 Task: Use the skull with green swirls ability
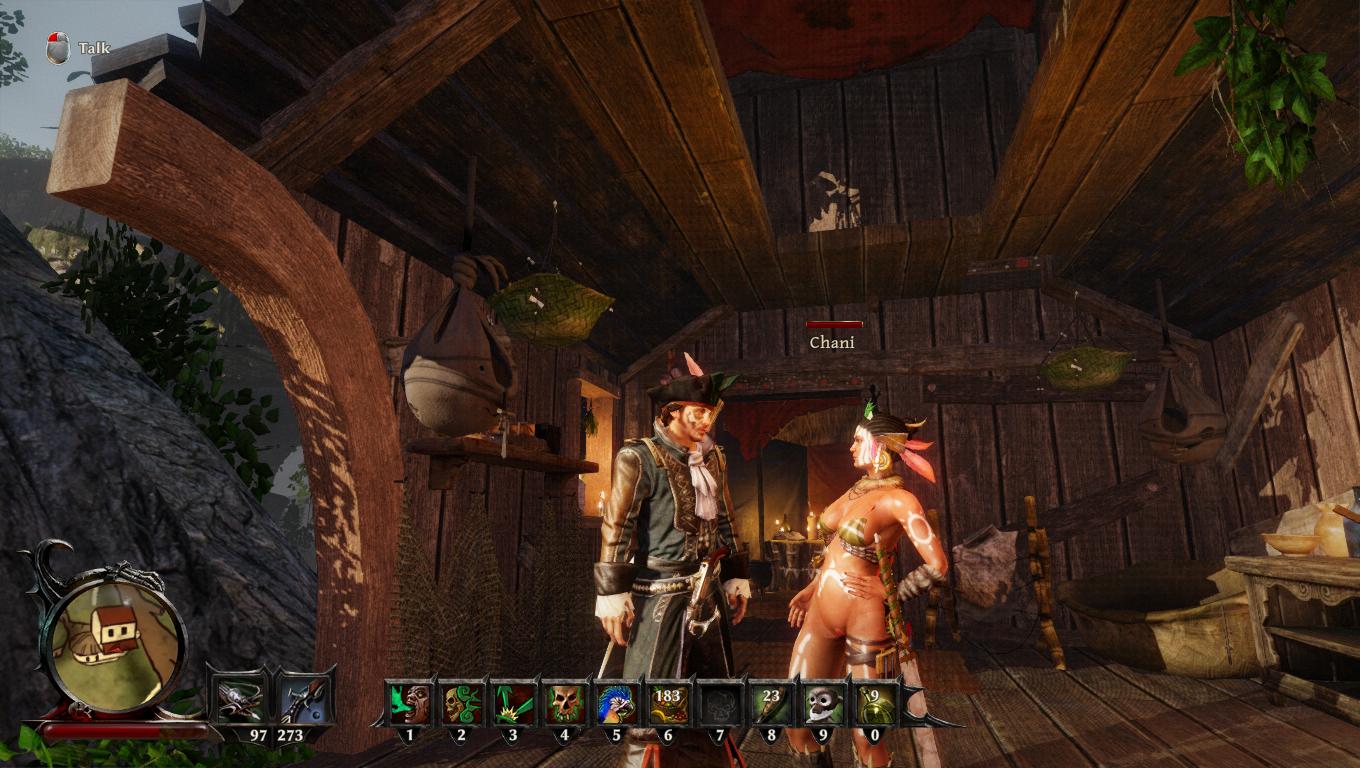pyautogui.click(x=461, y=703)
